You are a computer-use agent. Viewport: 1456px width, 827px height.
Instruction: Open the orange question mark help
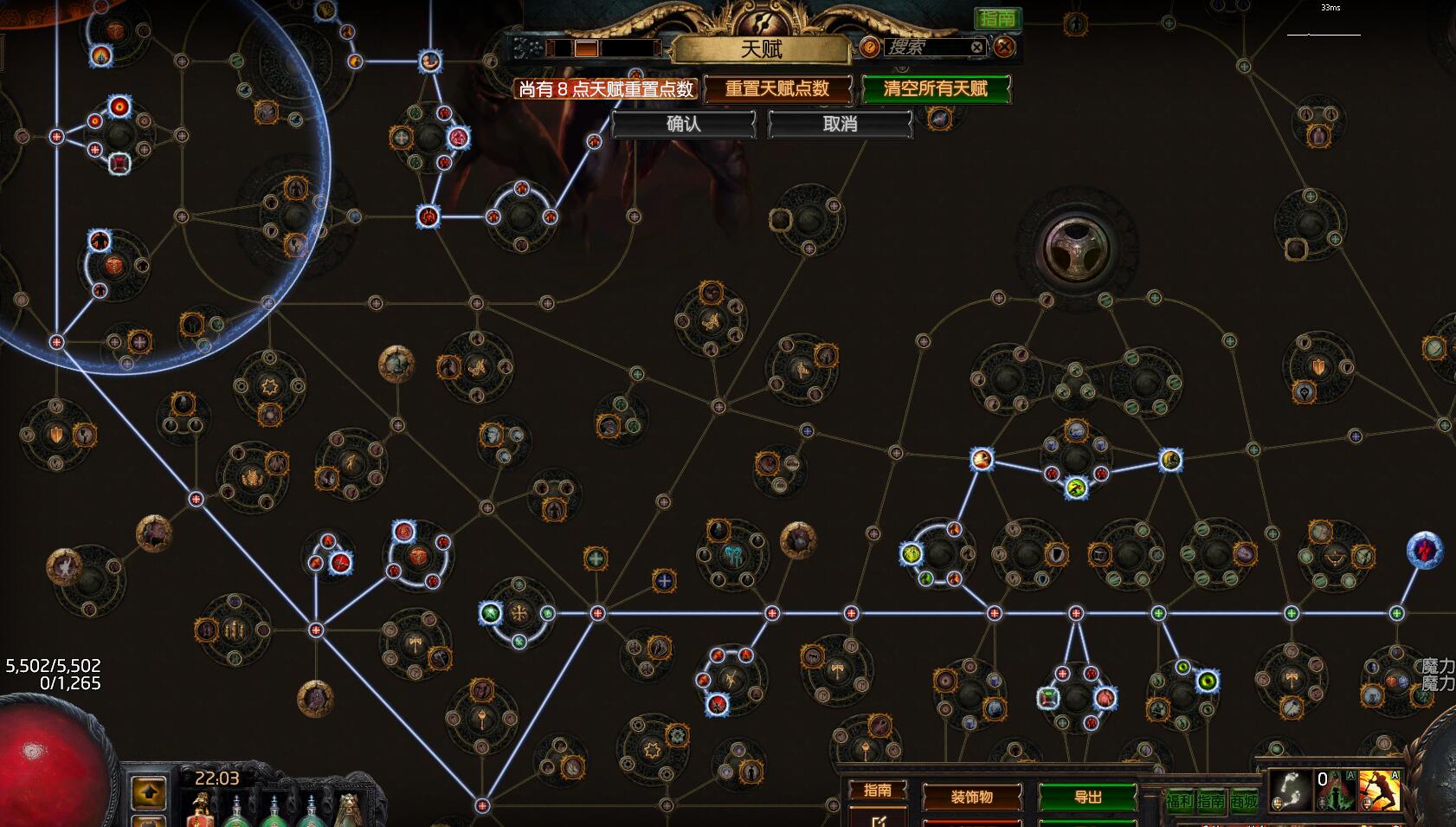869,48
